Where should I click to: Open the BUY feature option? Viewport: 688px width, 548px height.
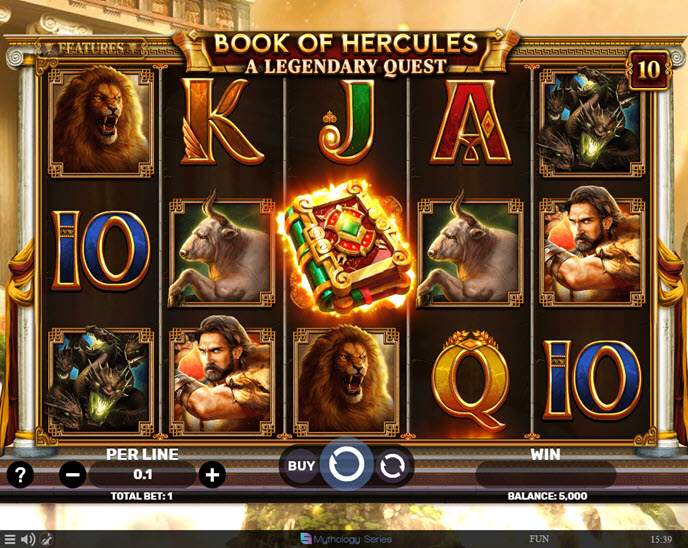coord(301,465)
